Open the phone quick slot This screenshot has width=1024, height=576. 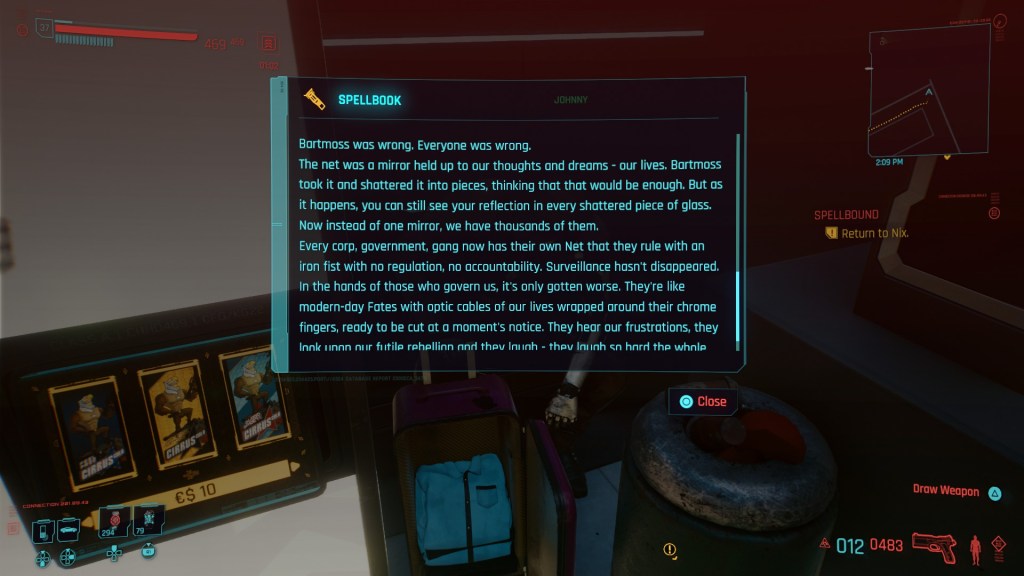pyautogui.click(x=43, y=531)
